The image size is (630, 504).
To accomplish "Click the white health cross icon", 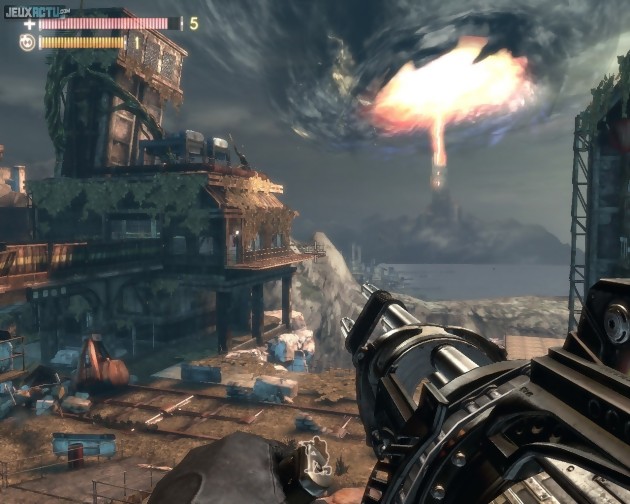I will tap(29, 23).
